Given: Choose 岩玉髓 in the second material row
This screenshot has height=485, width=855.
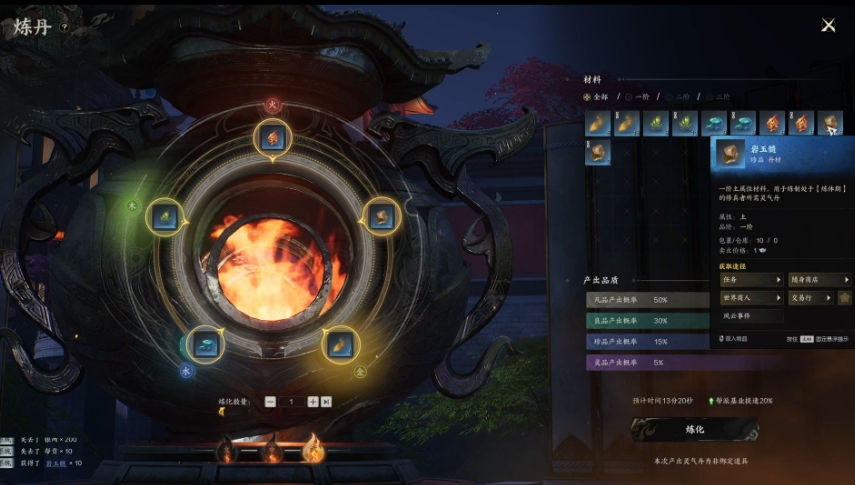Looking at the screenshot, I should (597, 152).
